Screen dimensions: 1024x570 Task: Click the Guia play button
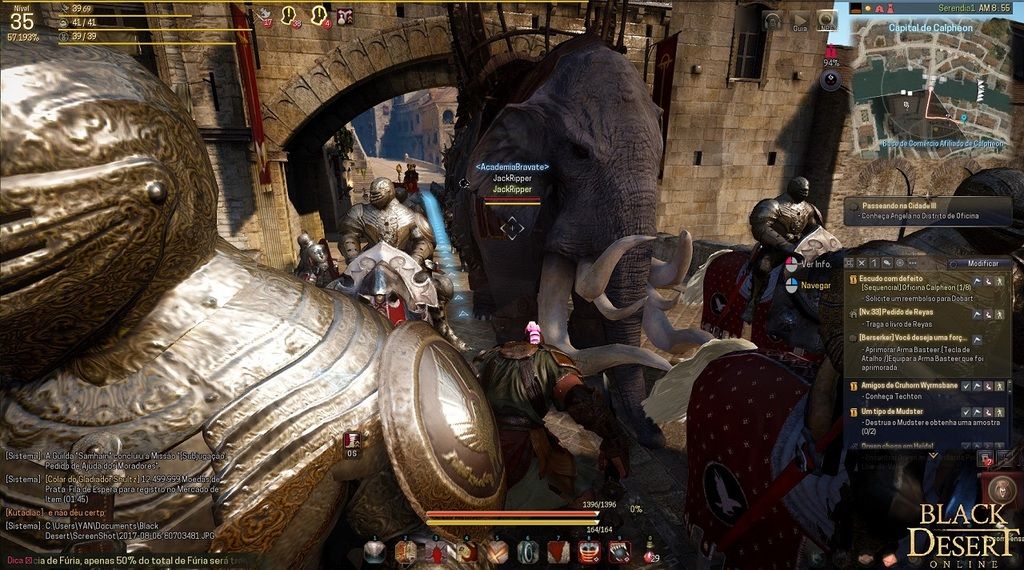click(800, 19)
